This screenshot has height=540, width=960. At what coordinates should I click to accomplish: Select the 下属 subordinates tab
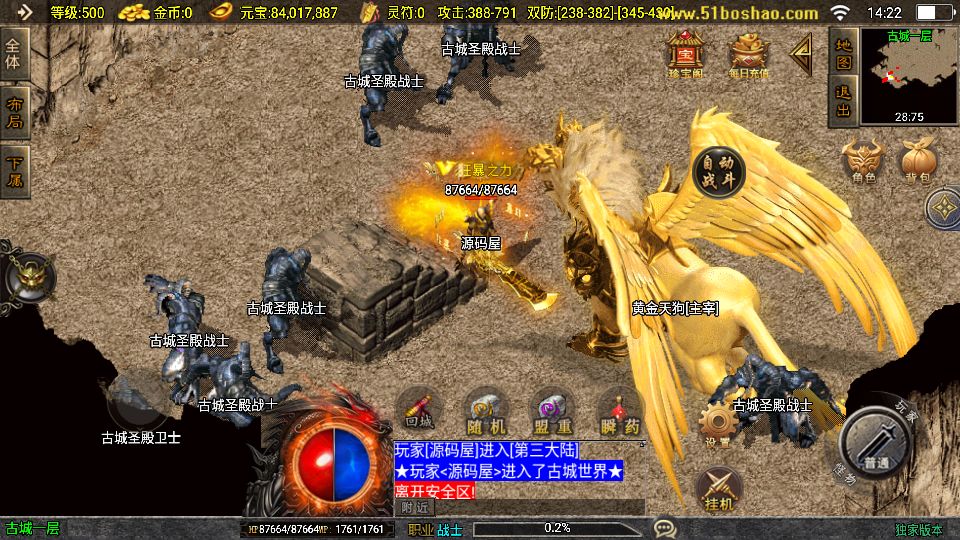pos(14,170)
